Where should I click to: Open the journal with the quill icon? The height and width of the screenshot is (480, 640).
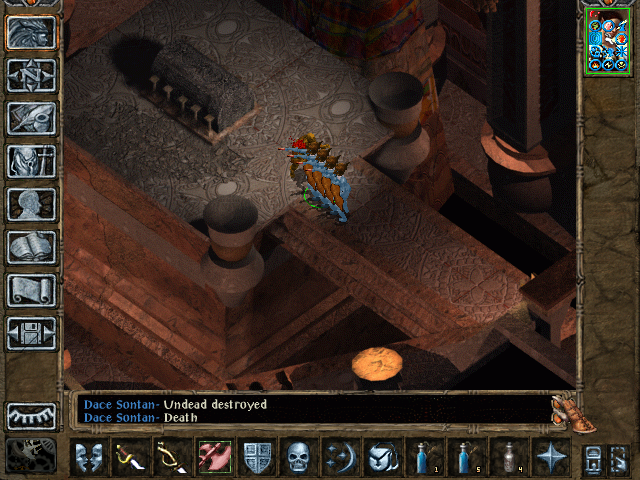[x=32, y=118]
